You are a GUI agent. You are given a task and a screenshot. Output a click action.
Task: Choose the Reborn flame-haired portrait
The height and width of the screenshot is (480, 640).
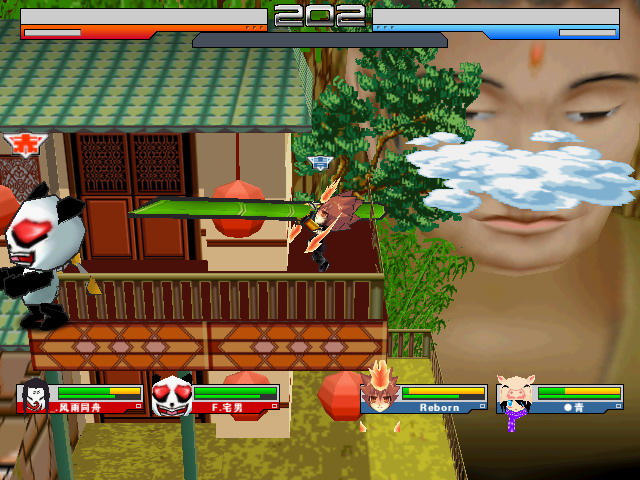381,393
